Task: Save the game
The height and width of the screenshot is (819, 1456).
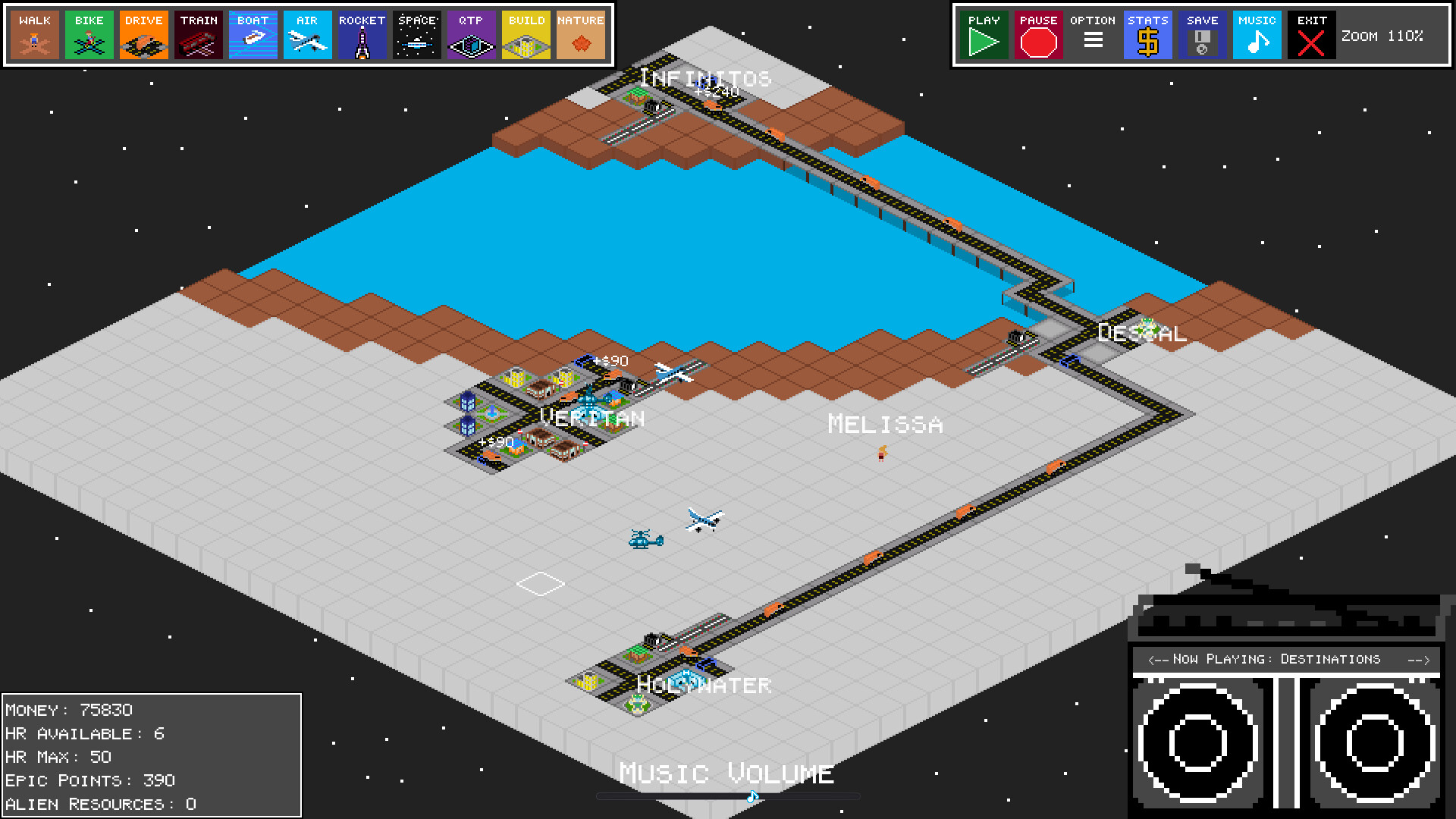Action: (1202, 34)
